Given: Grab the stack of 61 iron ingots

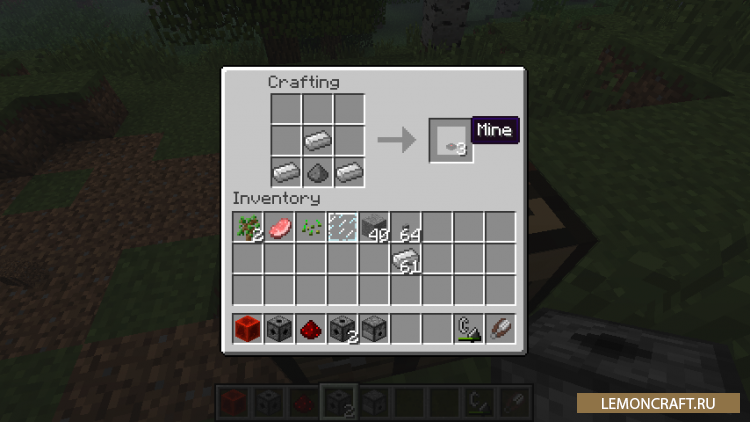Looking at the screenshot, I should pyautogui.click(x=405, y=259).
